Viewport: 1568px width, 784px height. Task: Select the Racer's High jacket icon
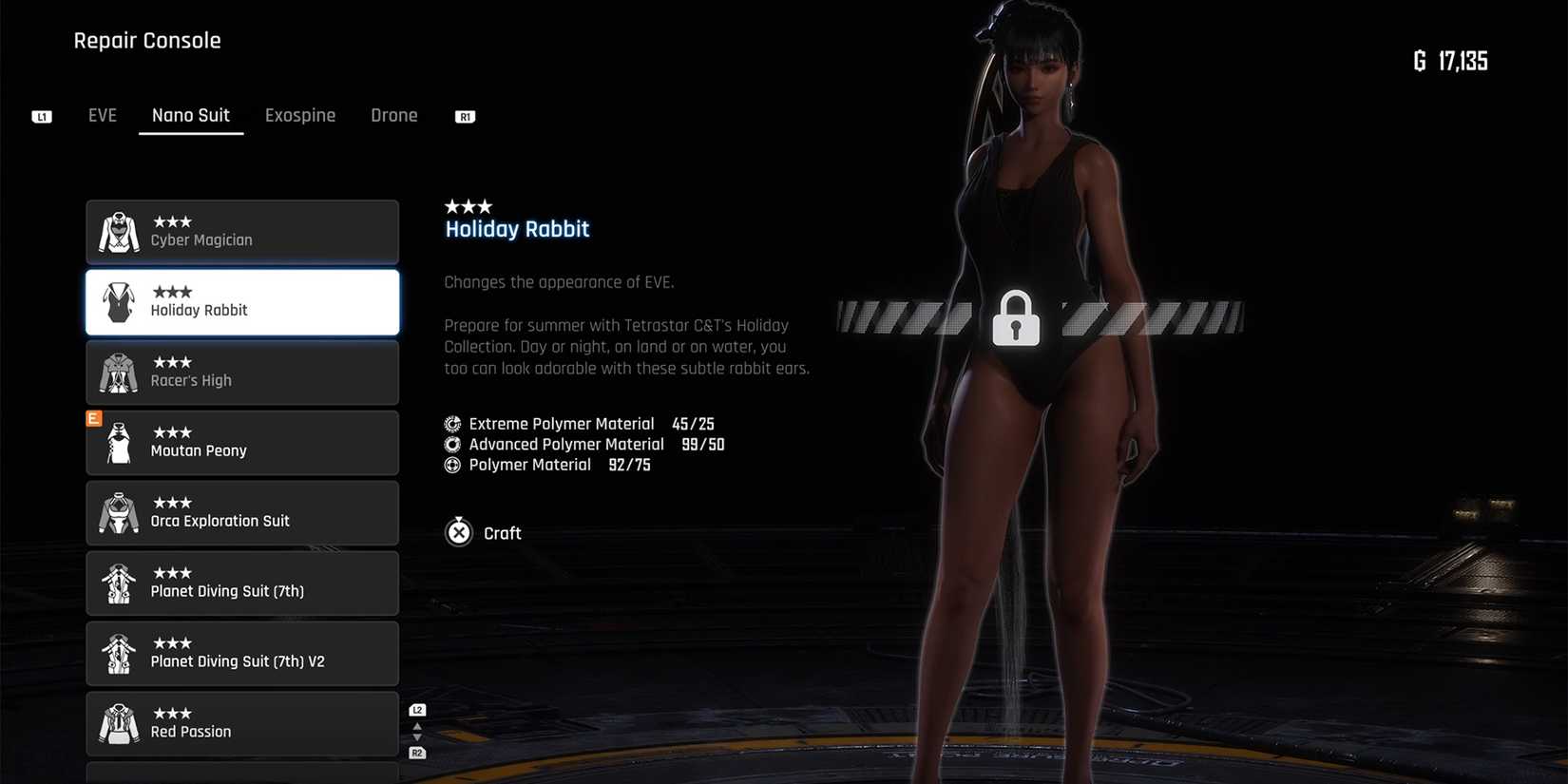click(118, 372)
